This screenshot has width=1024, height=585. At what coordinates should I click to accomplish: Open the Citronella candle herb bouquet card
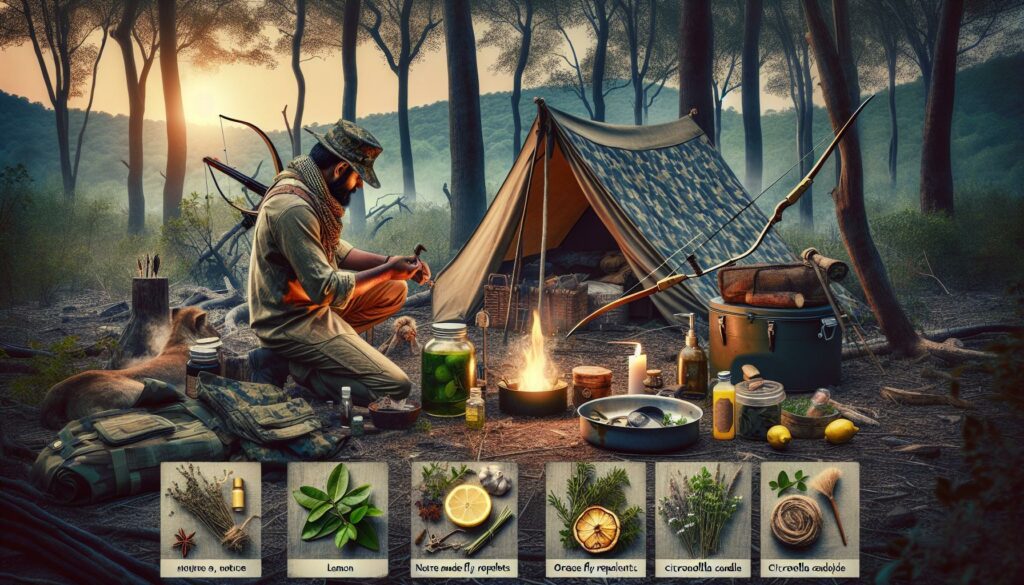(x=702, y=518)
